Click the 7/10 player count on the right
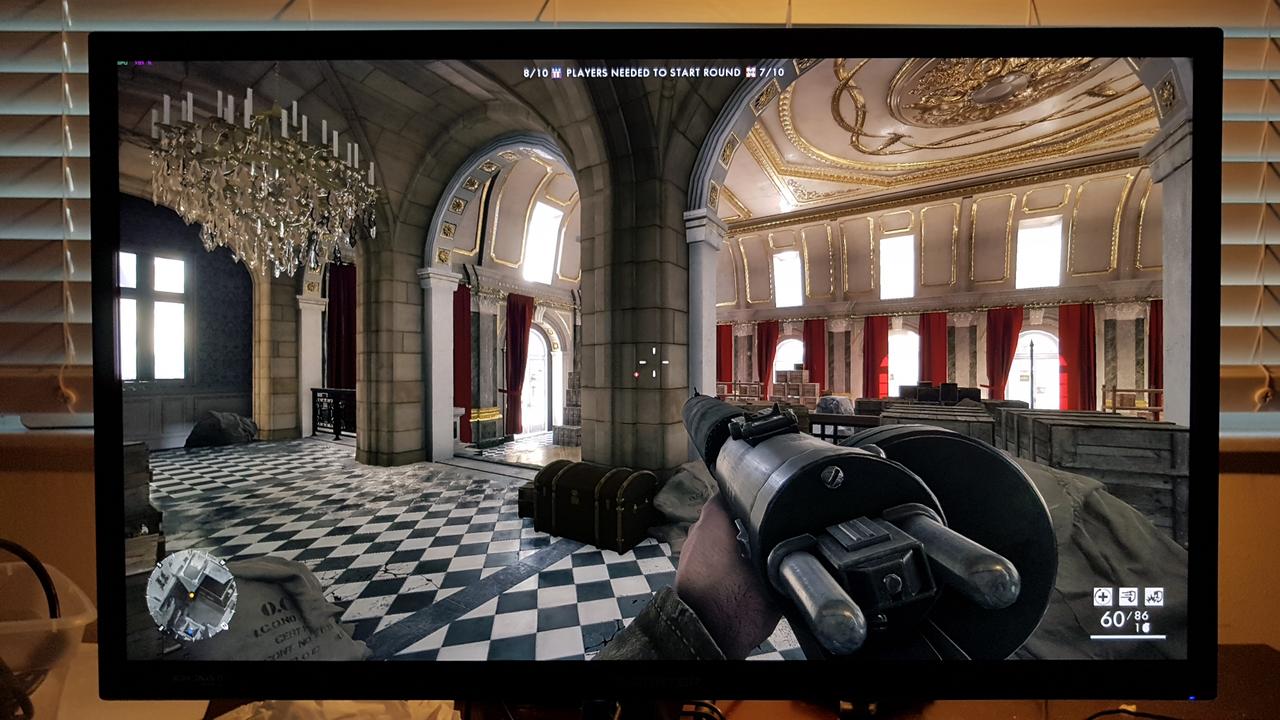Viewport: 1280px width, 720px height. point(773,72)
